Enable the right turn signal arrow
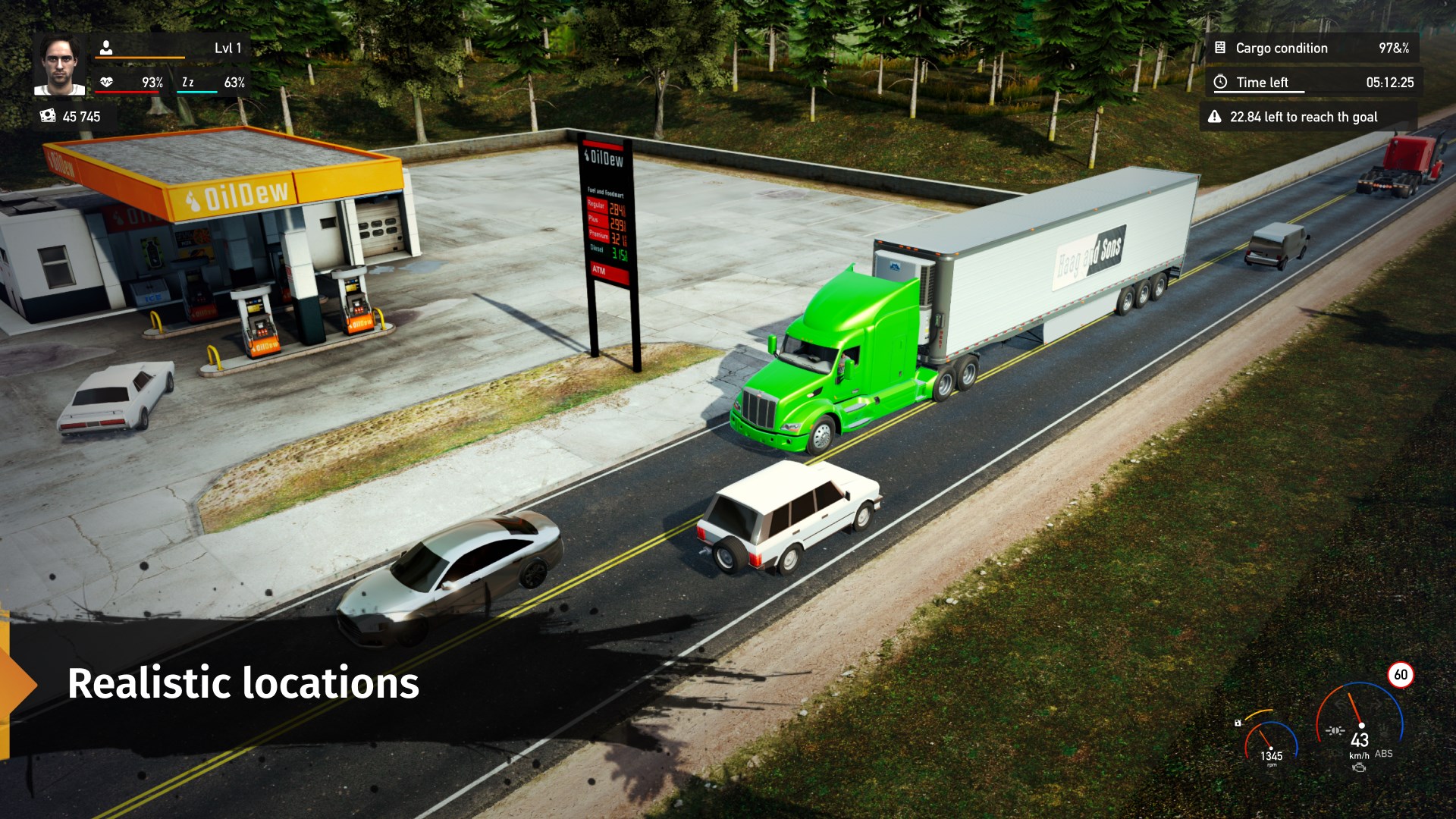The image size is (1456, 819). (1374, 706)
